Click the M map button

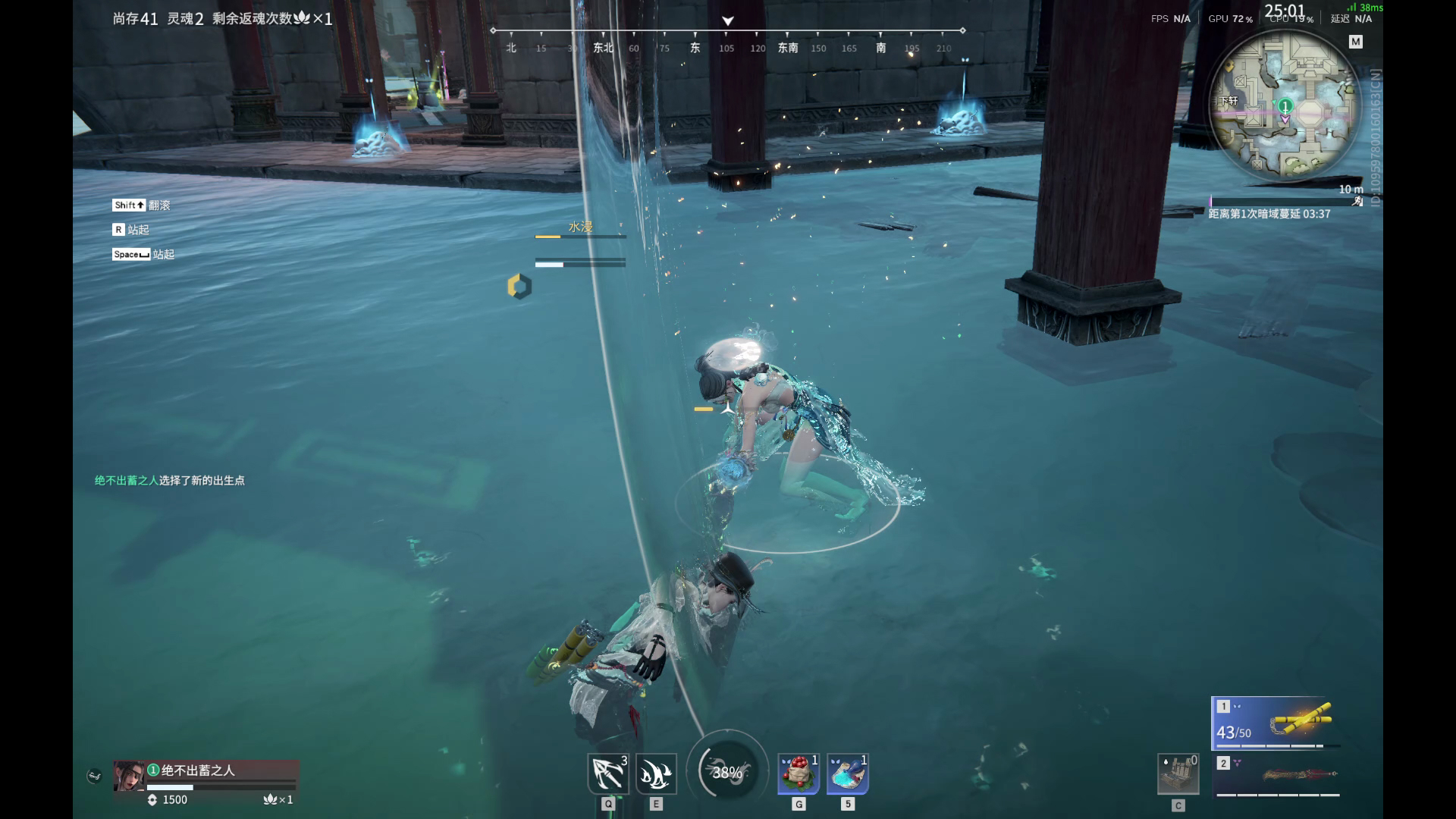[1356, 42]
